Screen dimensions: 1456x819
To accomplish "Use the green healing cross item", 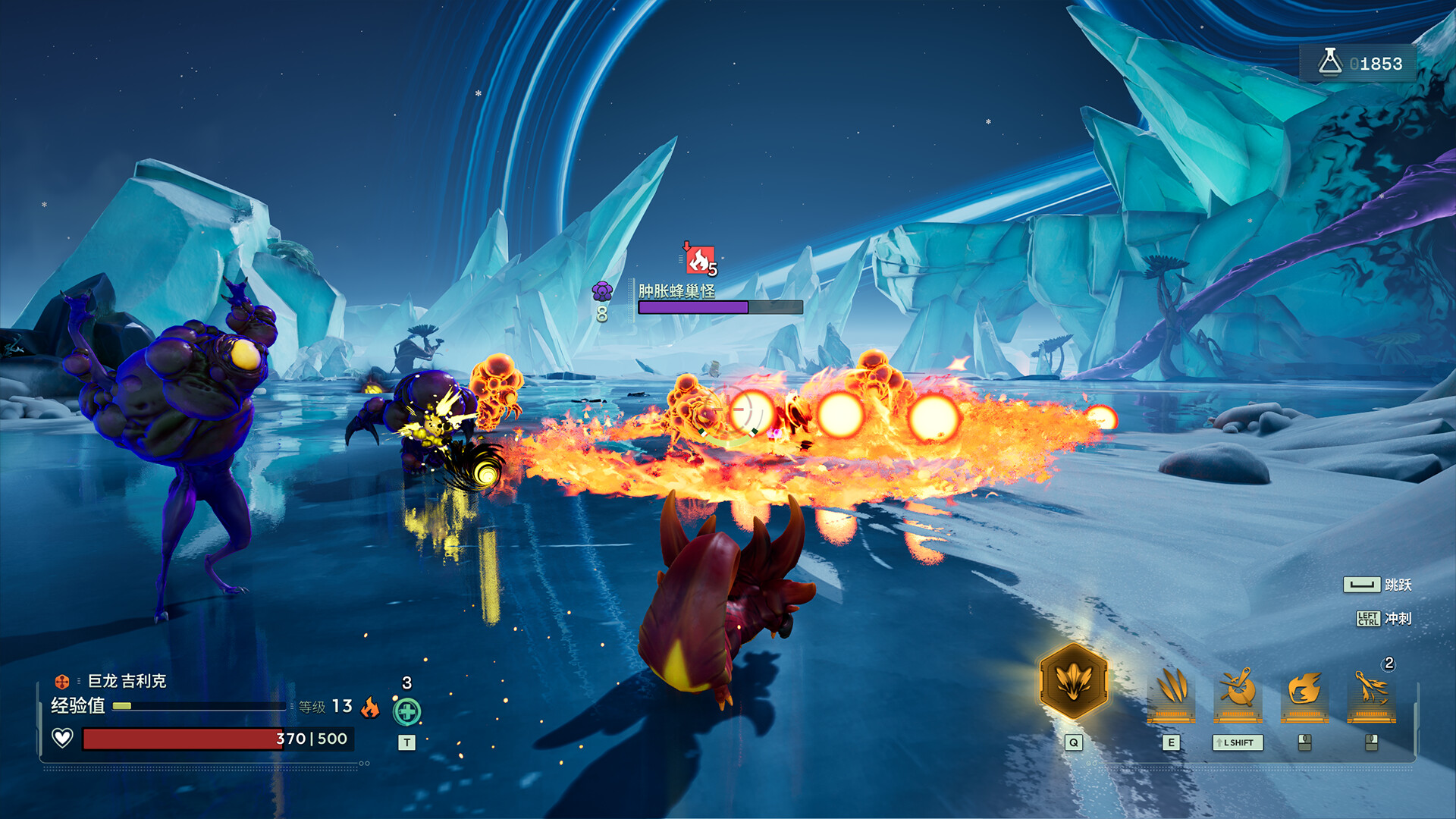I will [x=407, y=711].
